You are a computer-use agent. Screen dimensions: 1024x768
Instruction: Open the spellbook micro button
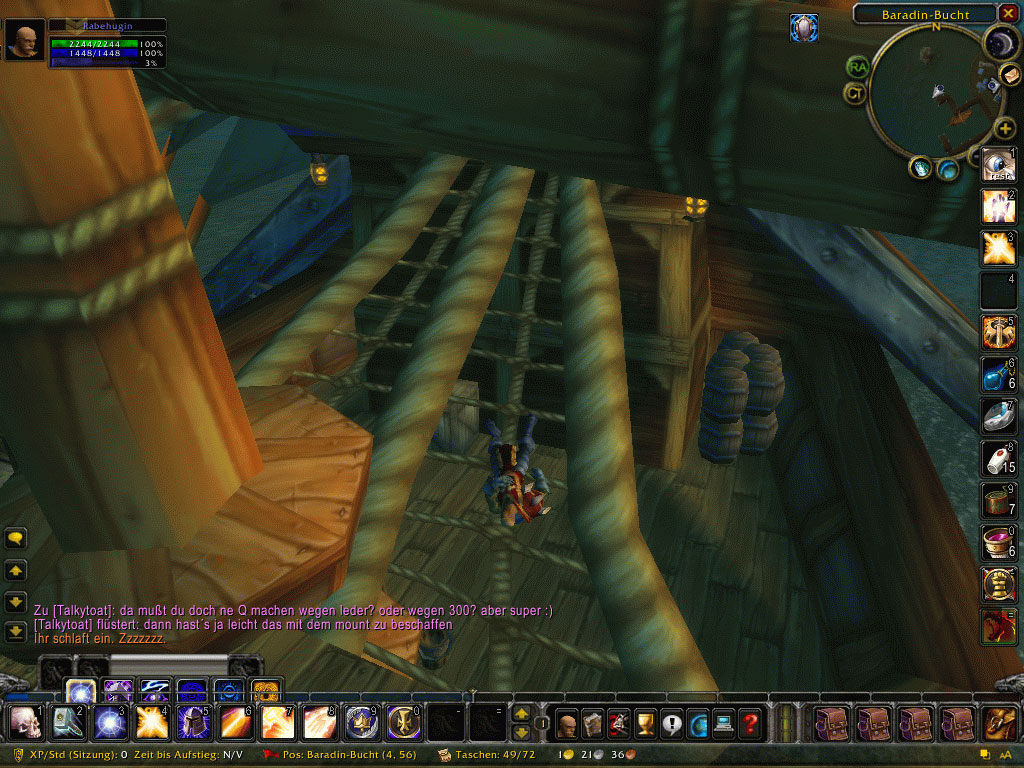593,722
